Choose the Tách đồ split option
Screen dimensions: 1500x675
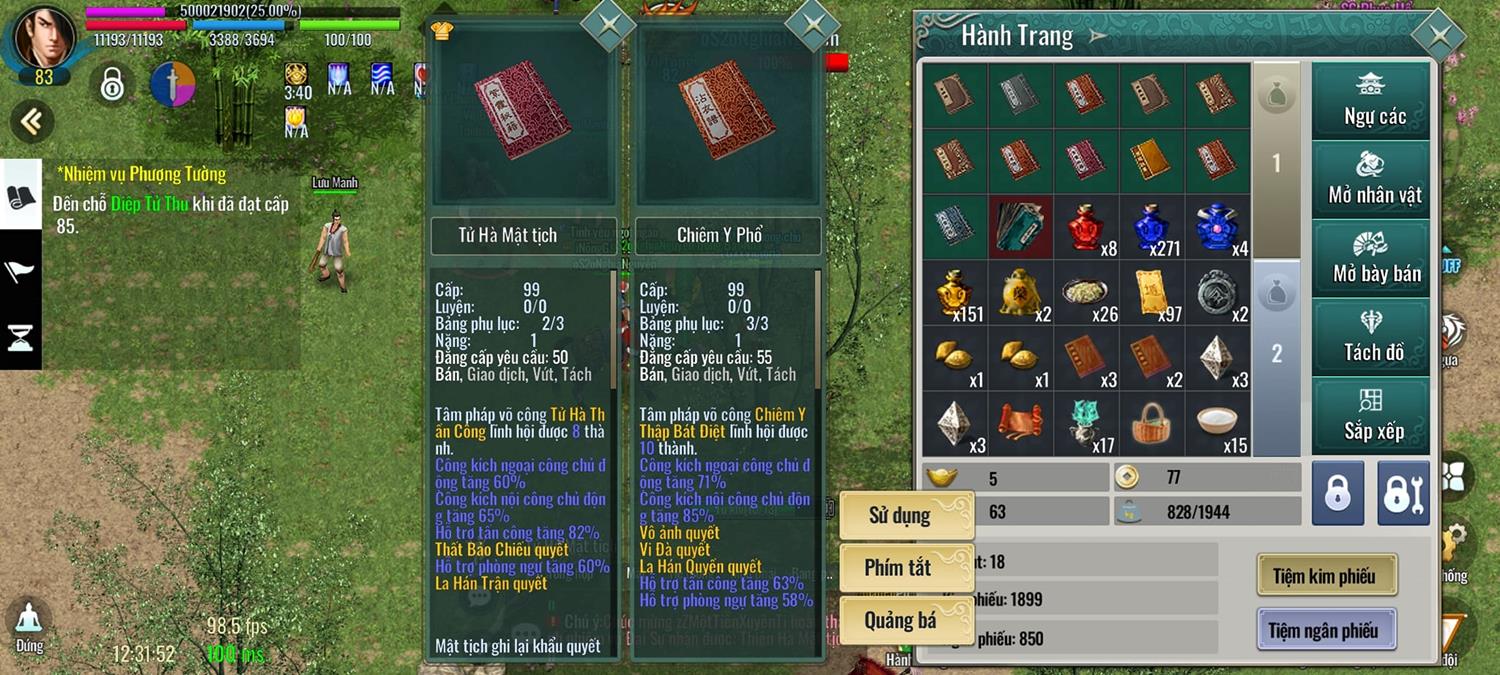pos(1372,337)
